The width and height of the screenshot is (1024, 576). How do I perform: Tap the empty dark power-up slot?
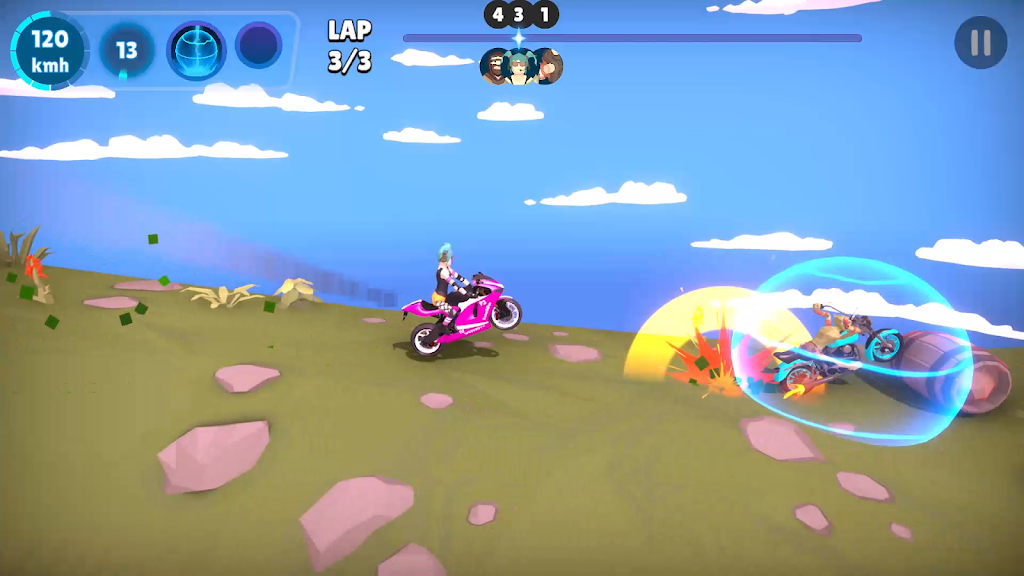point(259,46)
